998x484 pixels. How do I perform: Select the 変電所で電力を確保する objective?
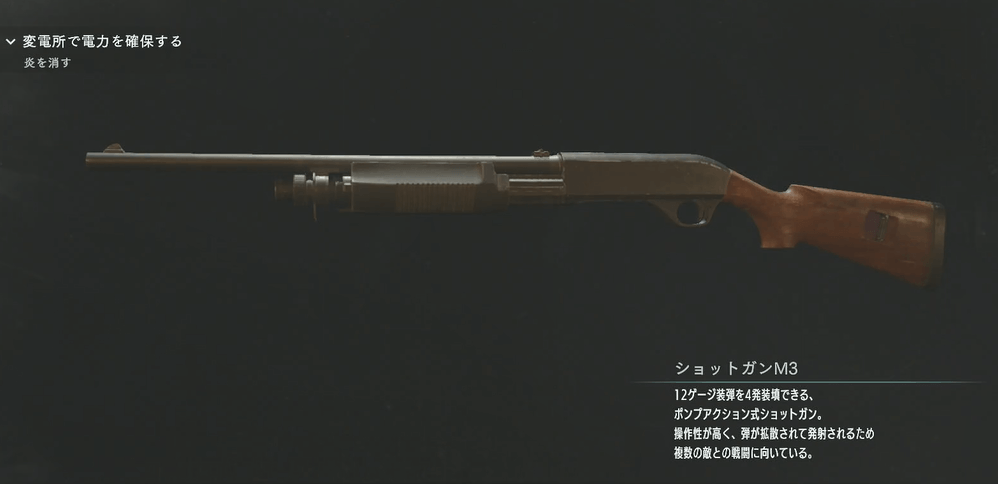point(102,42)
